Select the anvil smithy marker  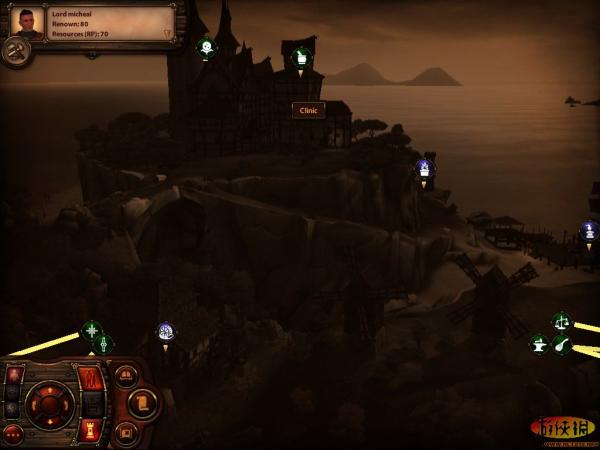[x=539, y=344]
